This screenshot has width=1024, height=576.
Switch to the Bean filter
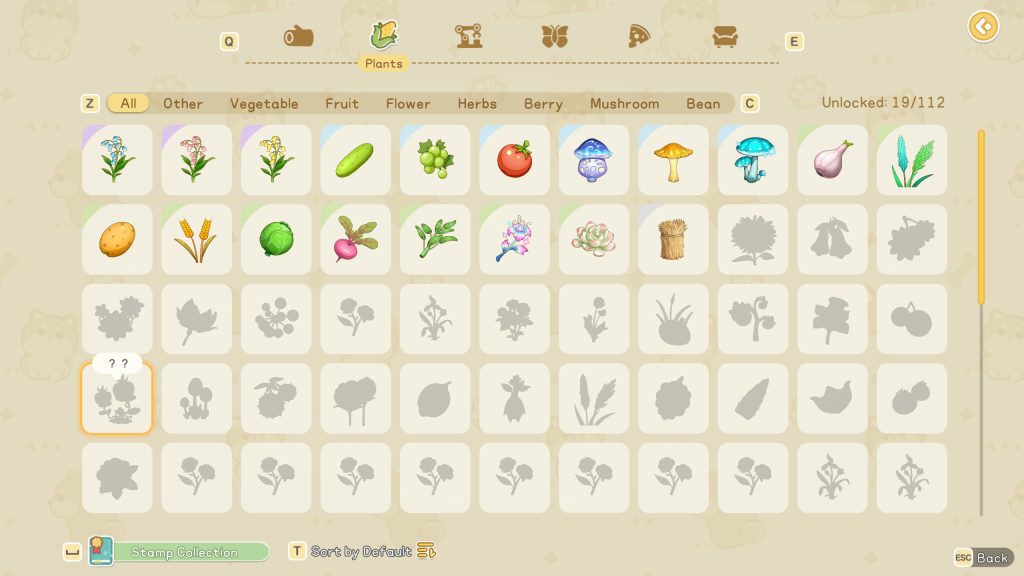pos(703,103)
